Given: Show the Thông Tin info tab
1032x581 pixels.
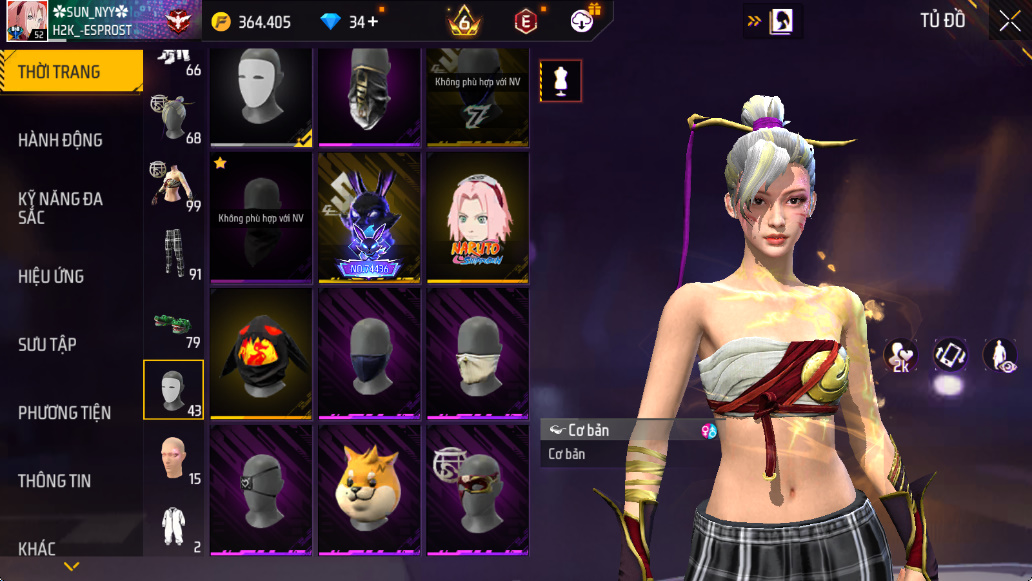Looking at the screenshot, I should pos(54,480).
